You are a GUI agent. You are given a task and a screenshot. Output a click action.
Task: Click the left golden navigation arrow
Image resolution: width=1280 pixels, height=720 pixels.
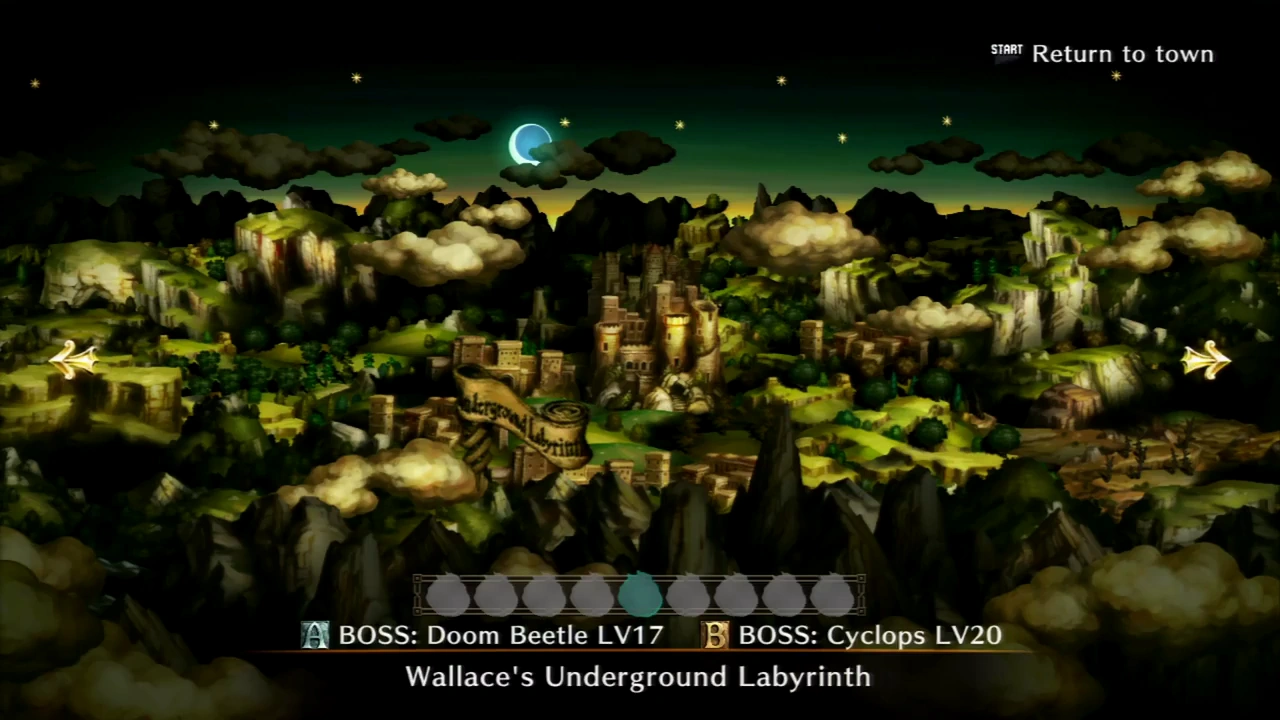[x=72, y=360]
